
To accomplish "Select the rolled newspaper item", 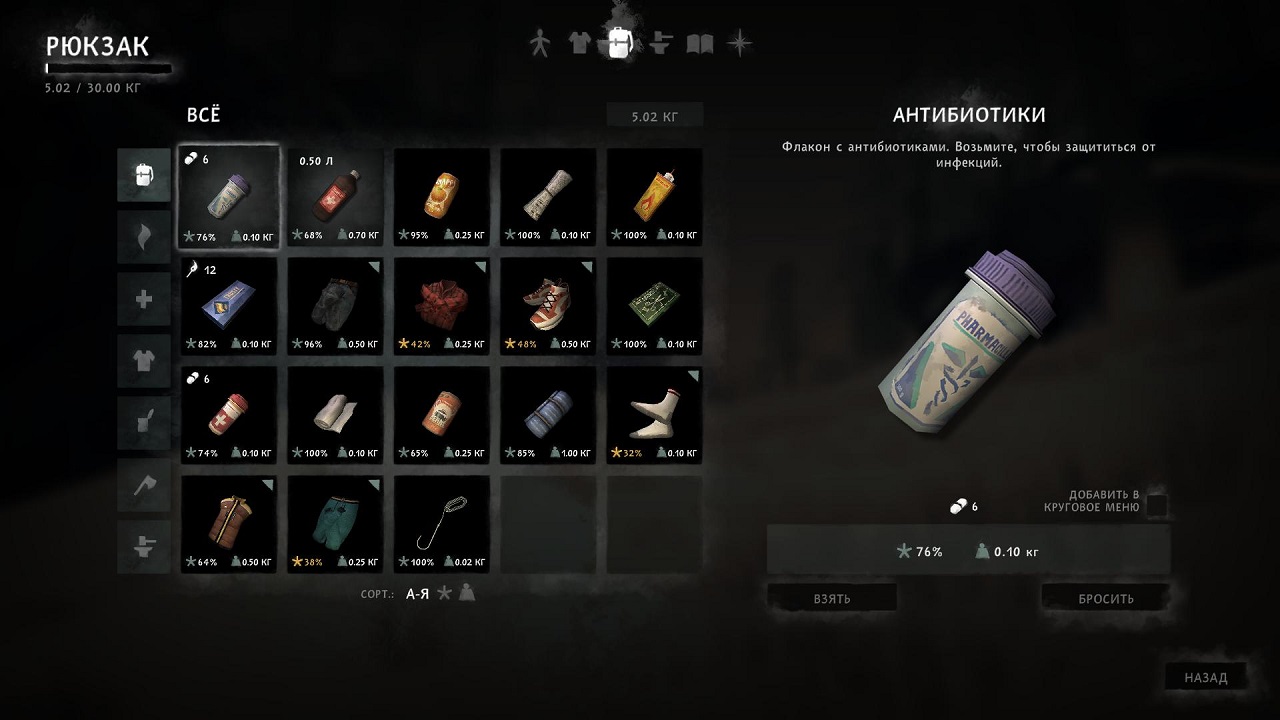I will [x=548, y=197].
